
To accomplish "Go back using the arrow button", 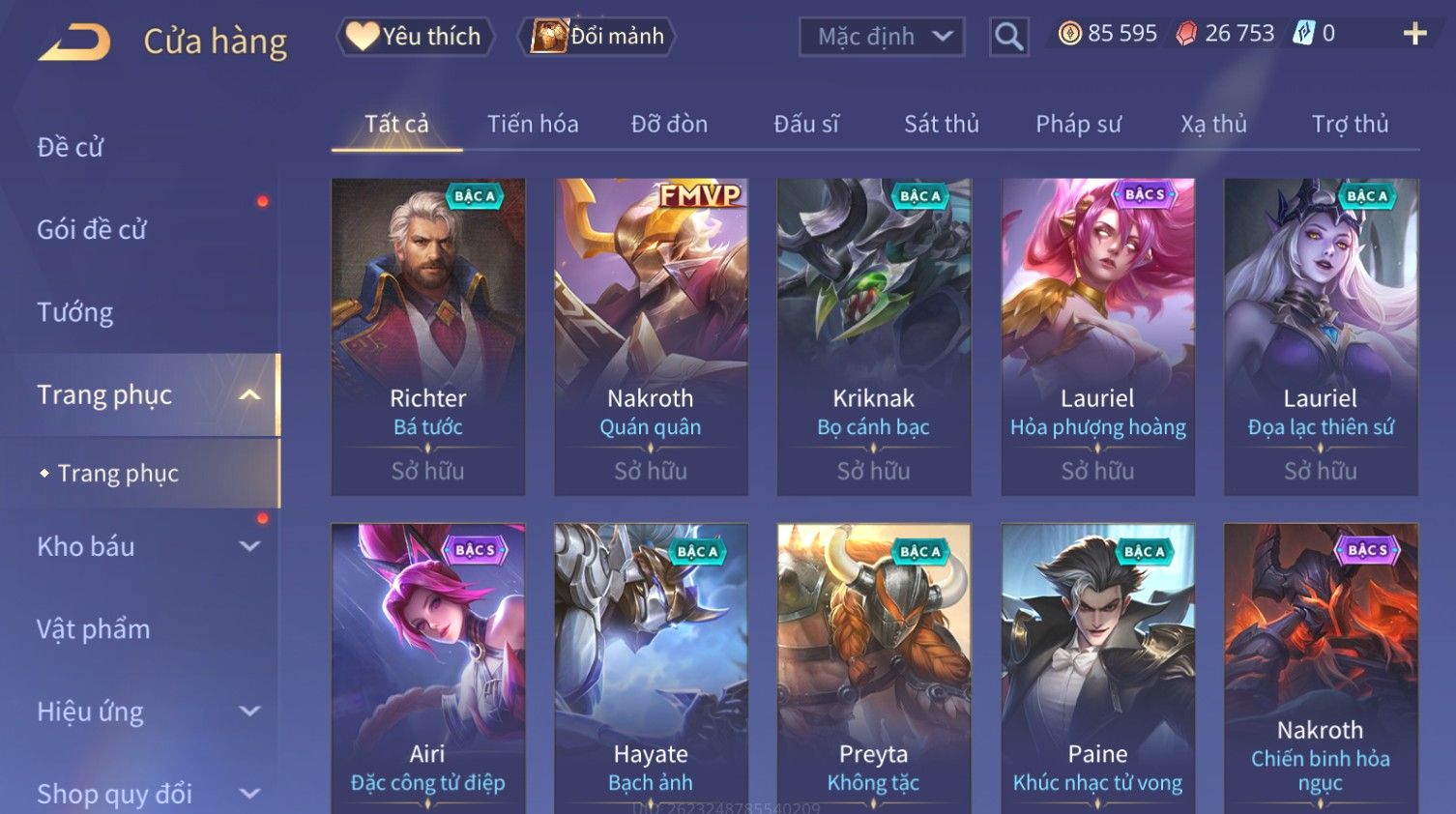I will pyautogui.click(x=74, y=42).
